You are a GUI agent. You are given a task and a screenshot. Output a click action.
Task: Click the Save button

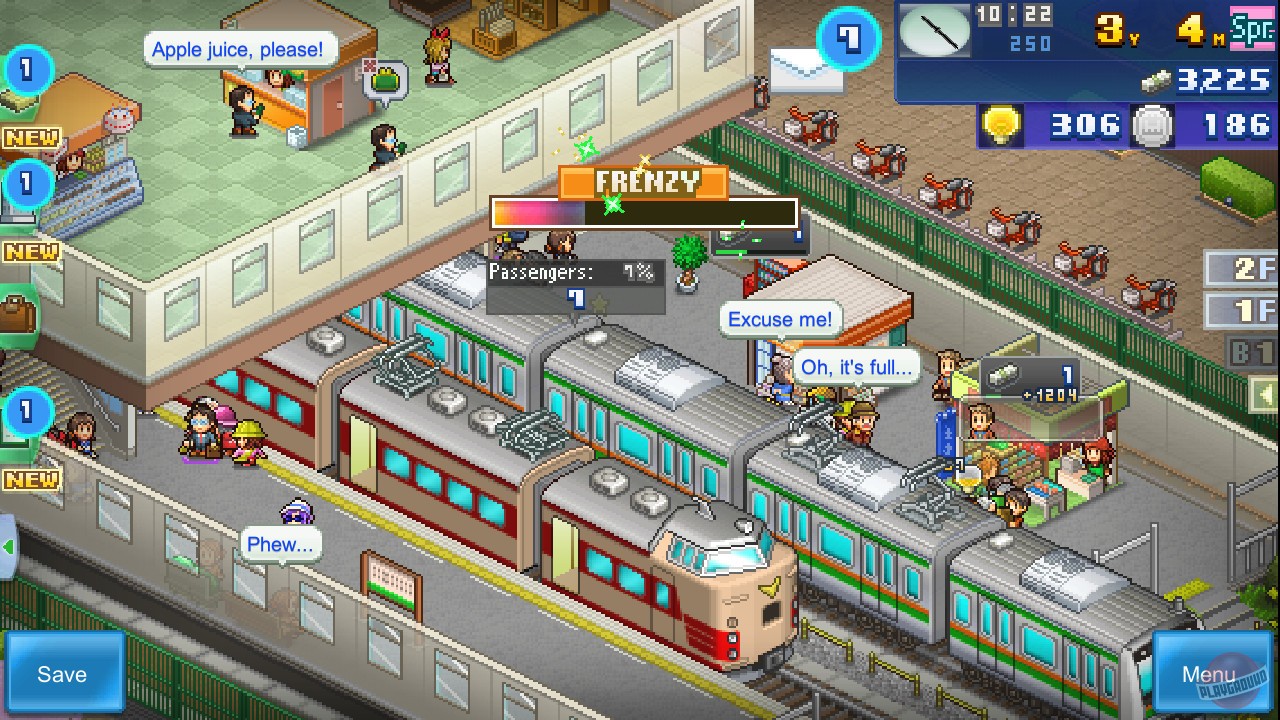(x=62, y=673)
